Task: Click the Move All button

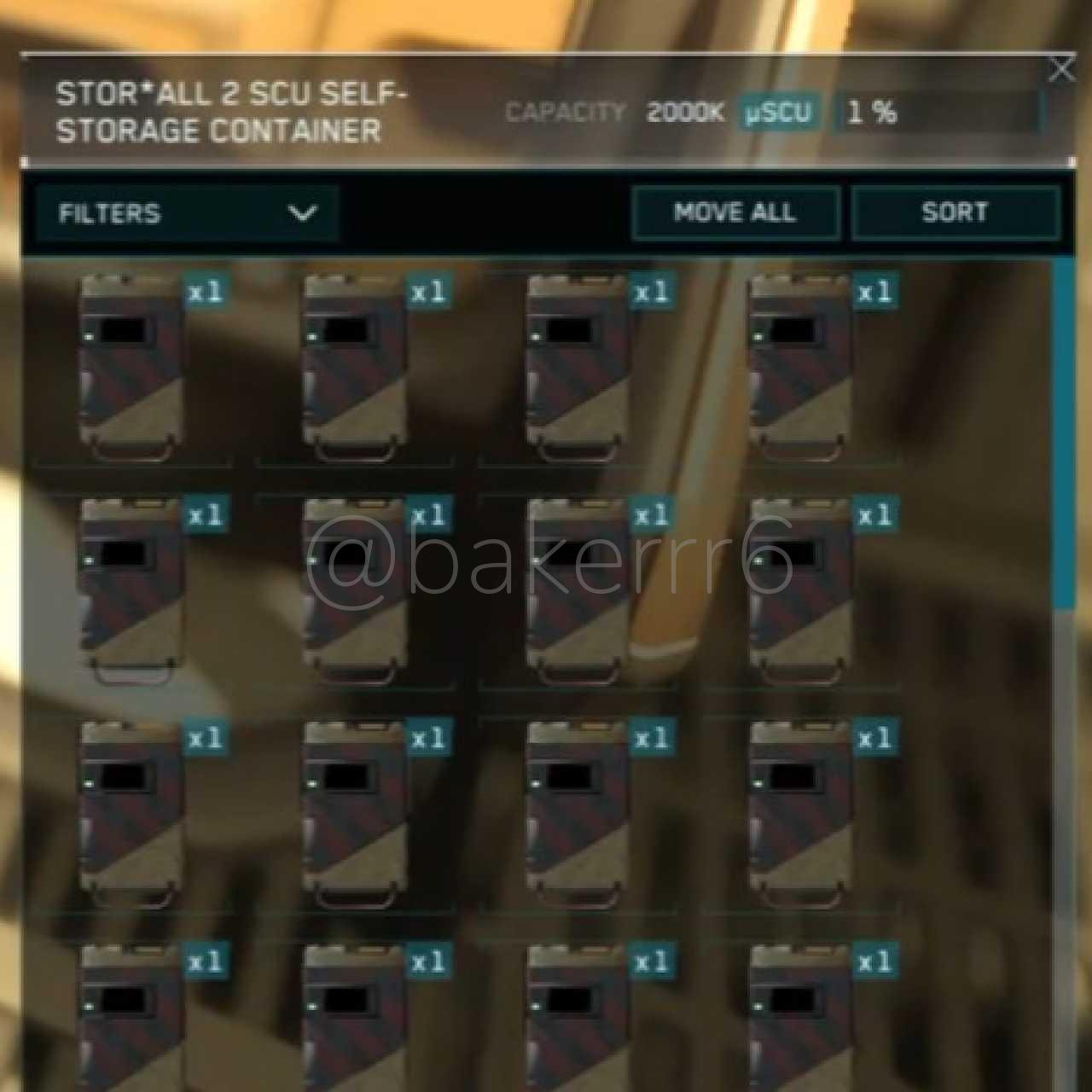Action: tap(735, 213)
